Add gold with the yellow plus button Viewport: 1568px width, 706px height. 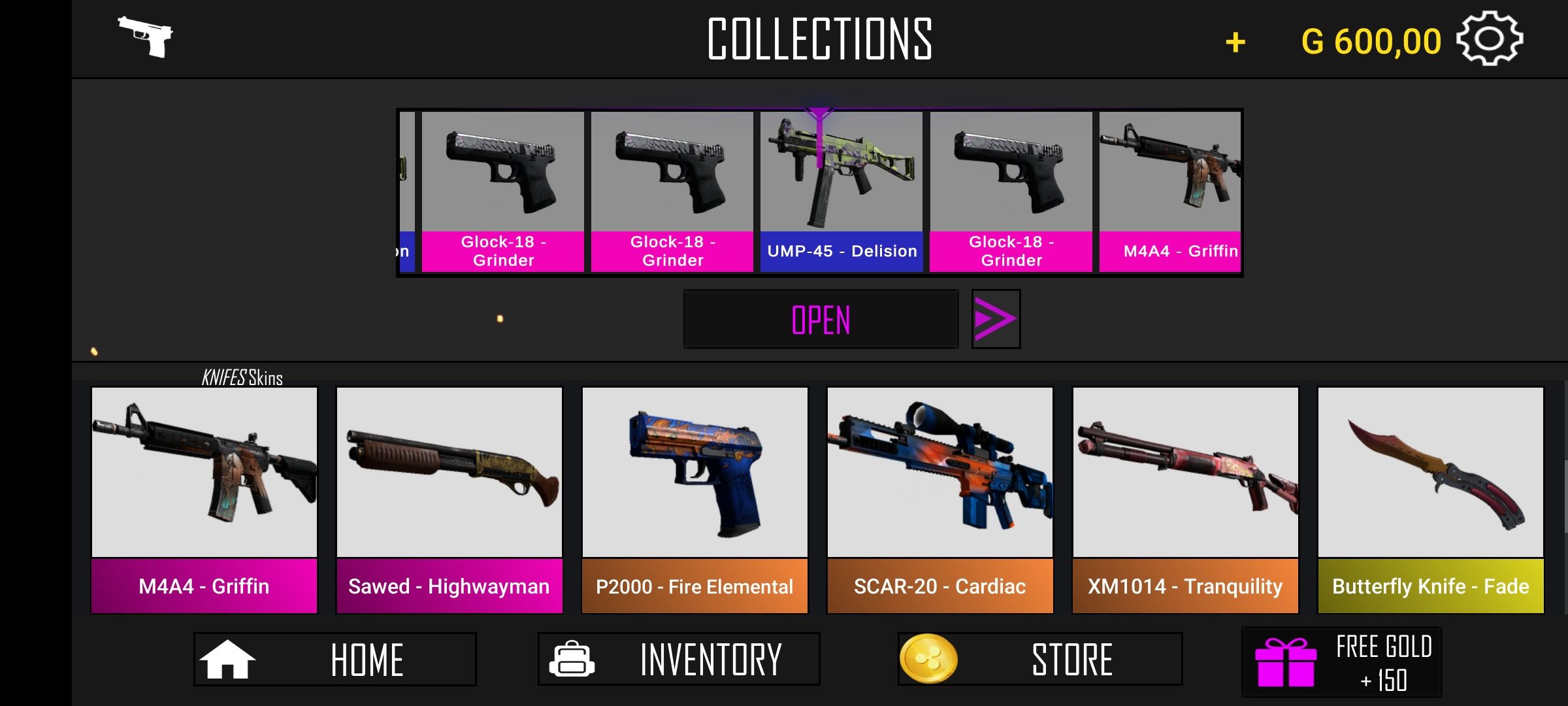click(1235, 42)
